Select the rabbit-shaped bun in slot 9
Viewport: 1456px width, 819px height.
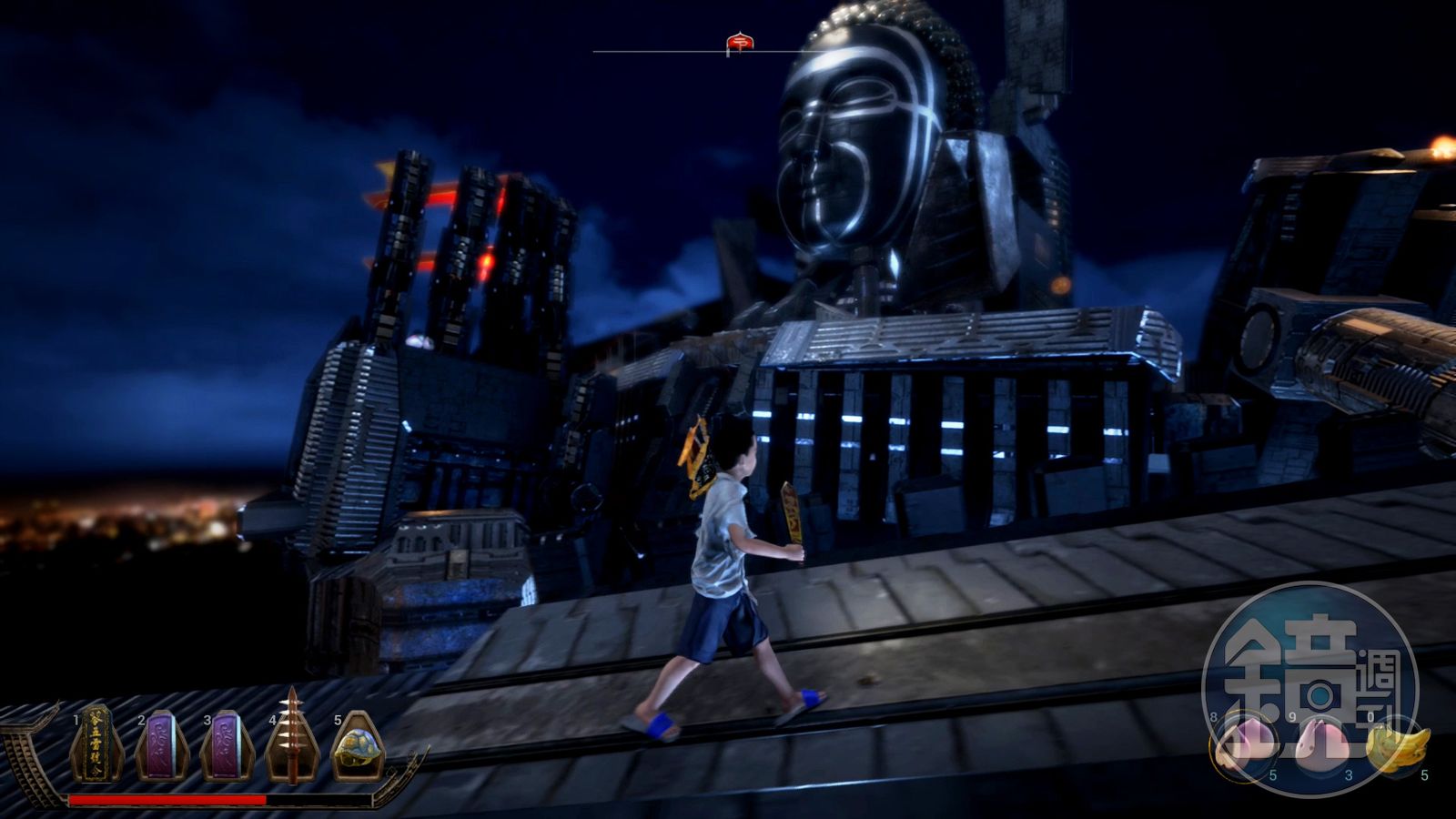(x=1319, y=743)
